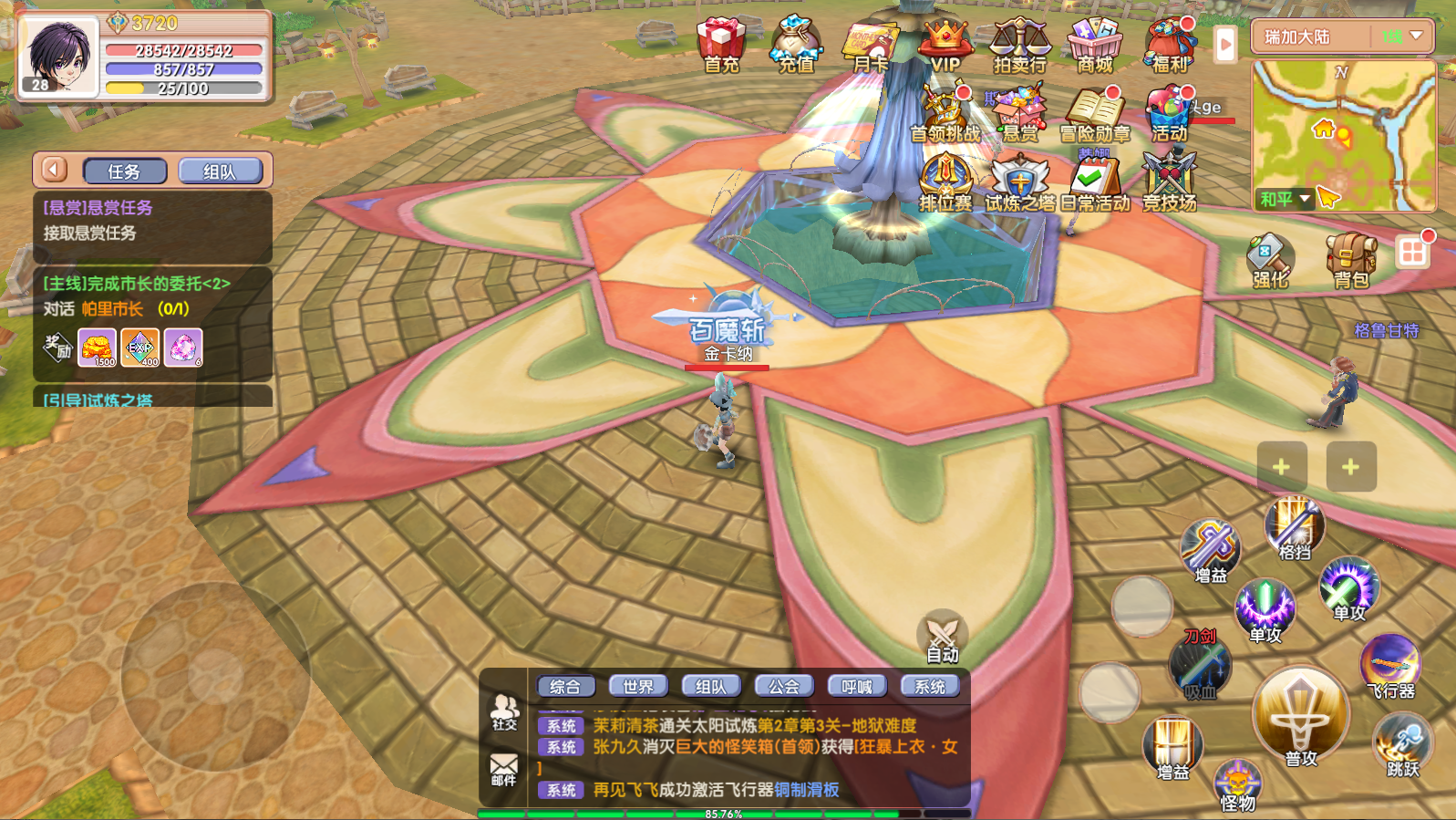The width and height of the screenshot is (1456, 820).
Task: Select the 悬赏任务 bounty quest entry
Action: click(x=152, y=221)
